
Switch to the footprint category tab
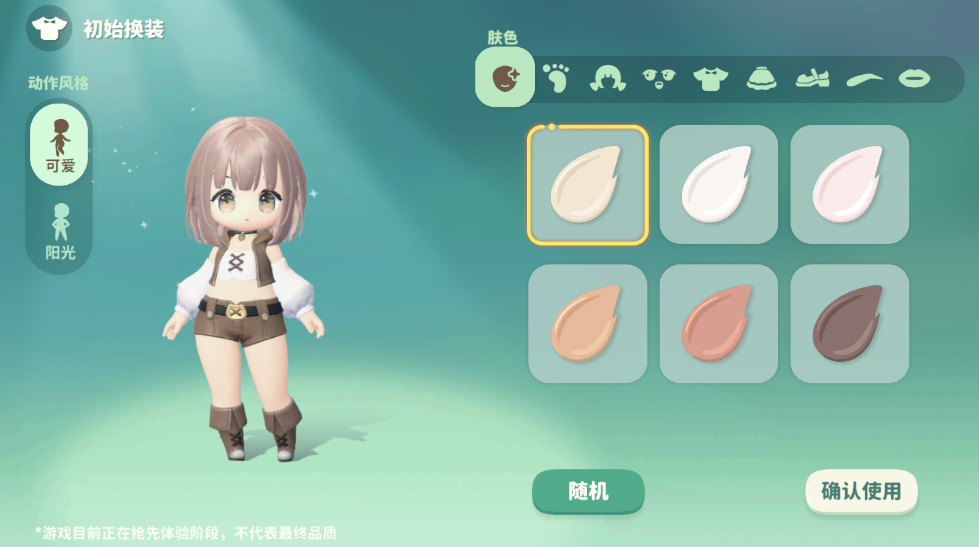coord(556,78)
